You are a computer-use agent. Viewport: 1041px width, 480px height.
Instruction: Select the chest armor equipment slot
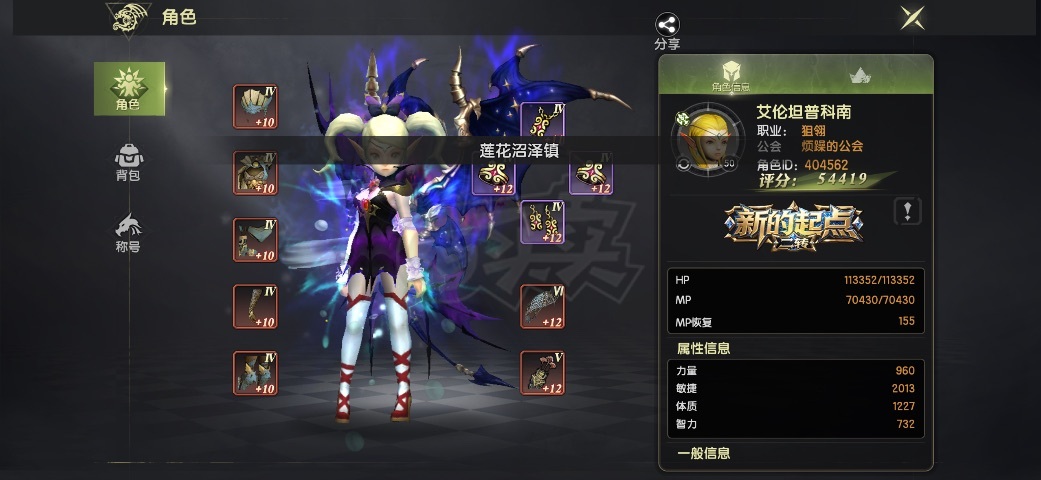click(255, 173)
